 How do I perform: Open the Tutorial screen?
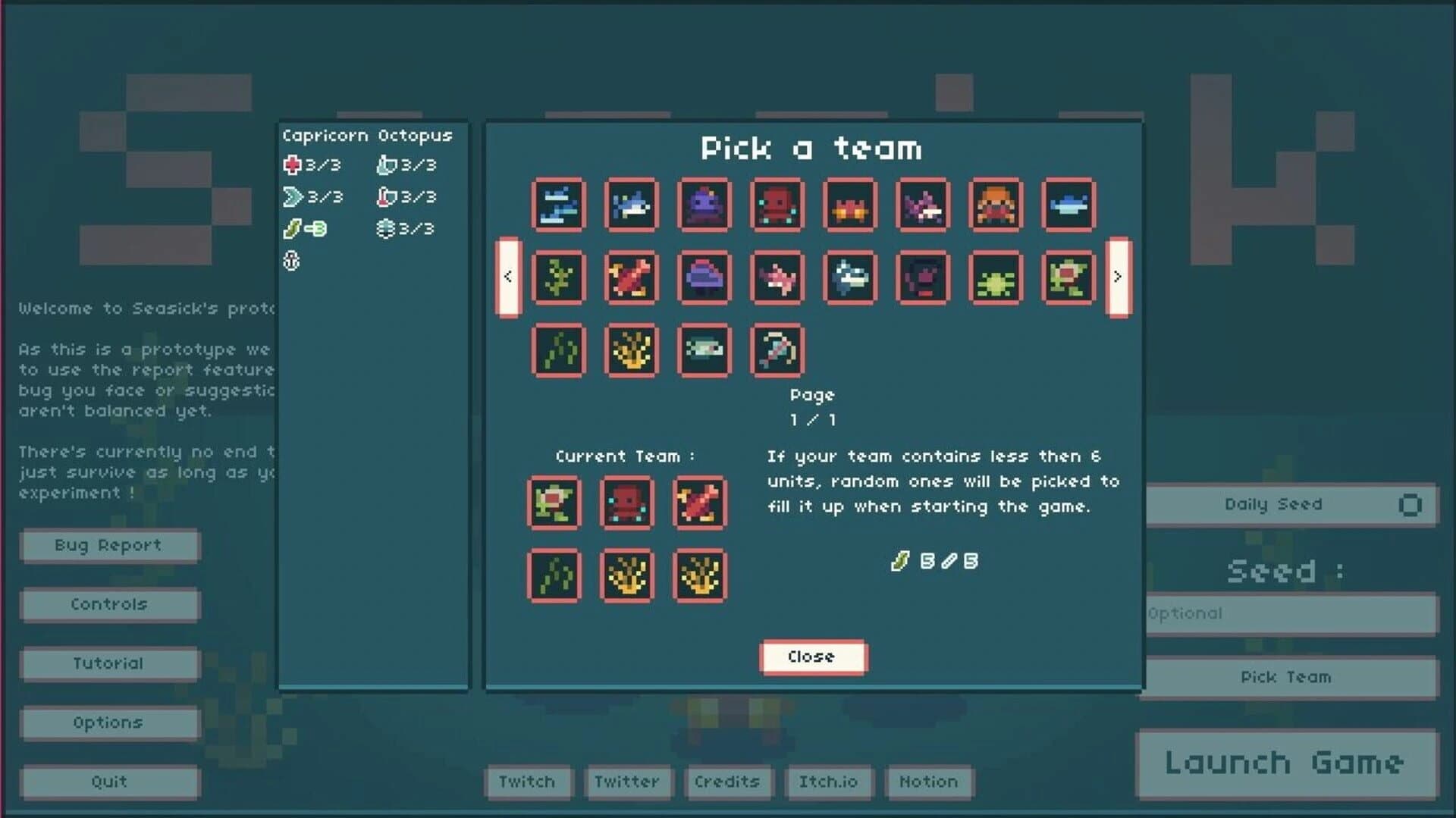pyautogui.click(x=108, y=663)
